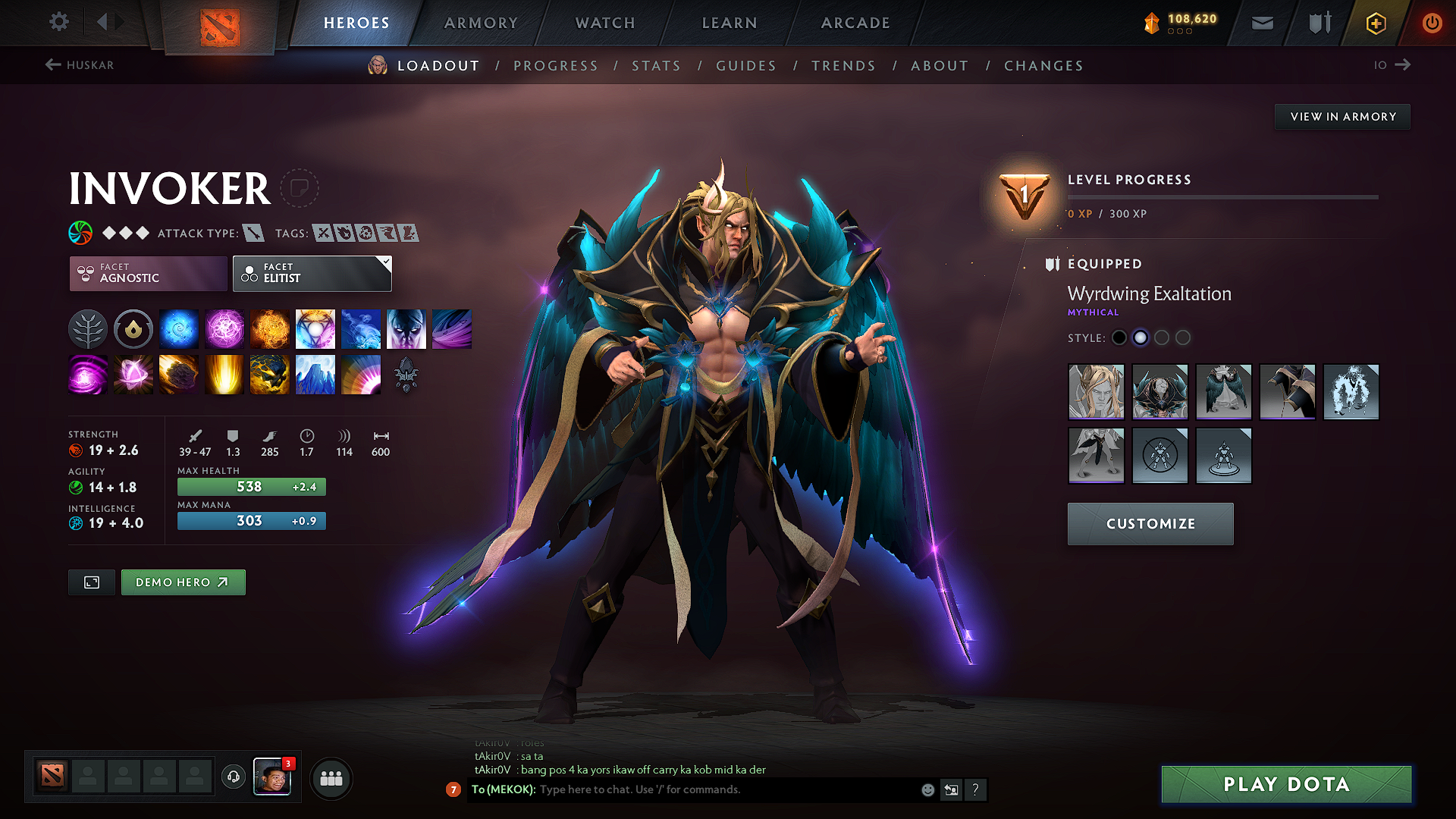The width and height of the screenshot is (1456, 819).
Task: Select the third style dot for Wyrdwing Exaltation
Action: click(x=1162, y=337)
